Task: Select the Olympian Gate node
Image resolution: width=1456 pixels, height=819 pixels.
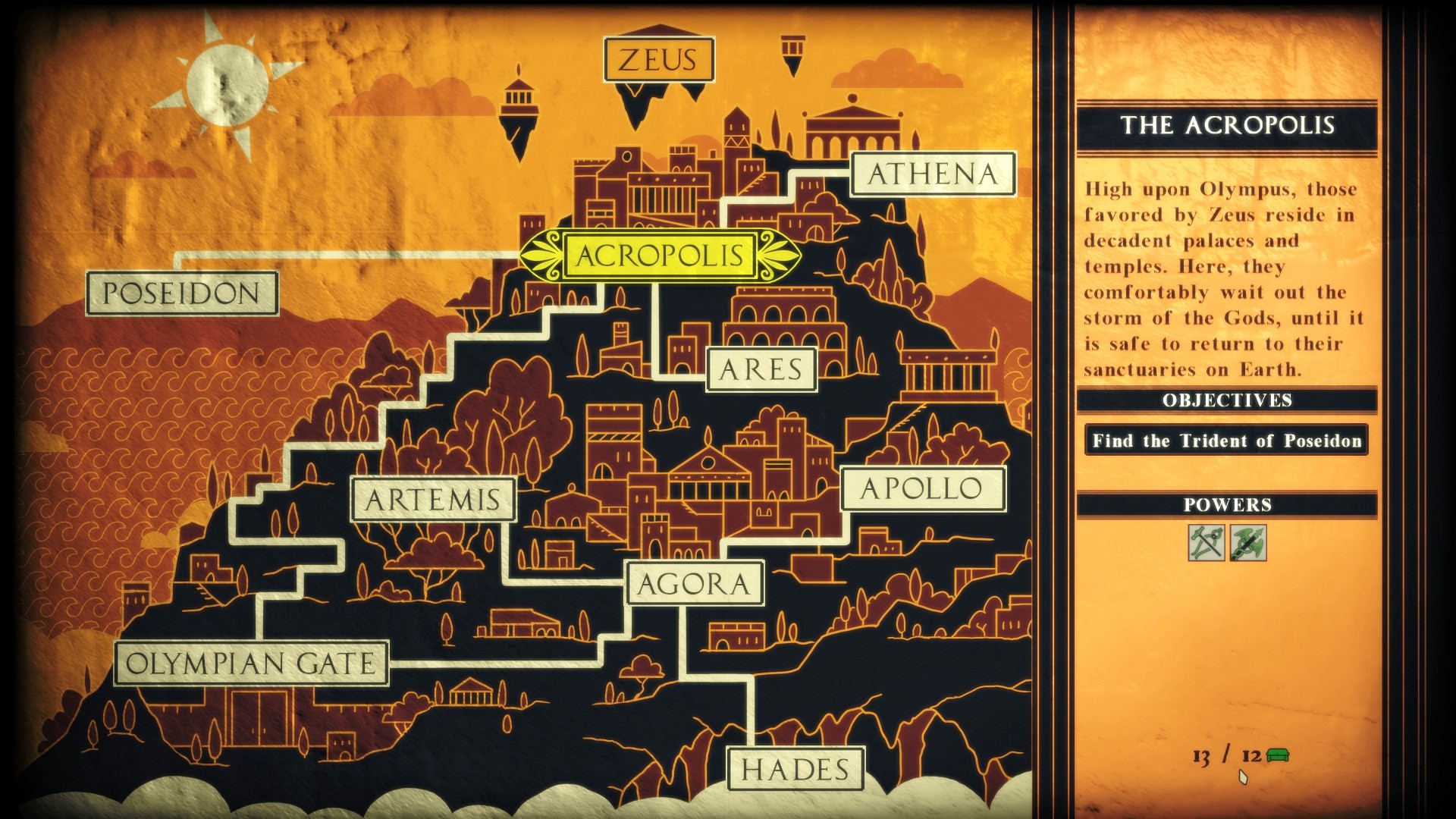Action: coord(253,664)
